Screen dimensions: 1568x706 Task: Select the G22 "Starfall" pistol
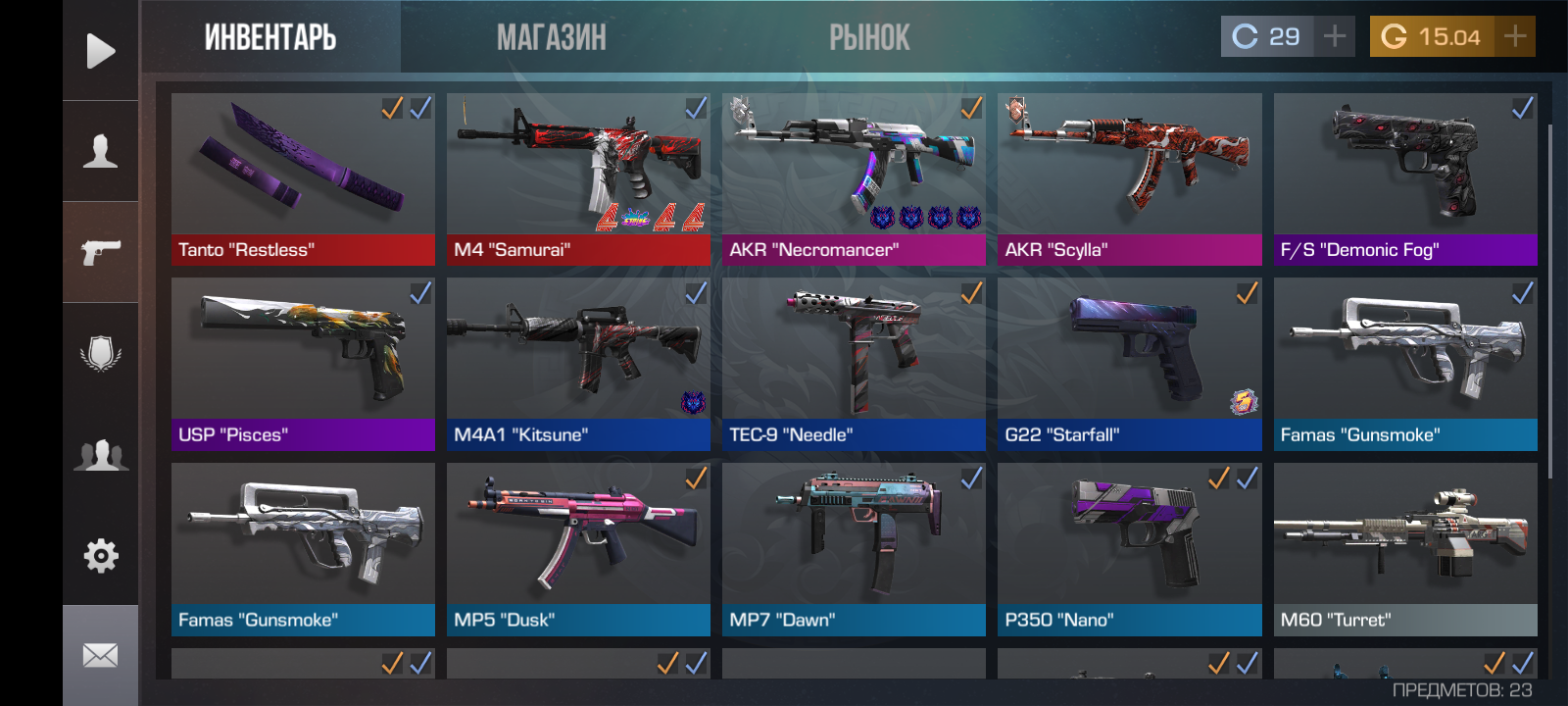(1129, 364)
